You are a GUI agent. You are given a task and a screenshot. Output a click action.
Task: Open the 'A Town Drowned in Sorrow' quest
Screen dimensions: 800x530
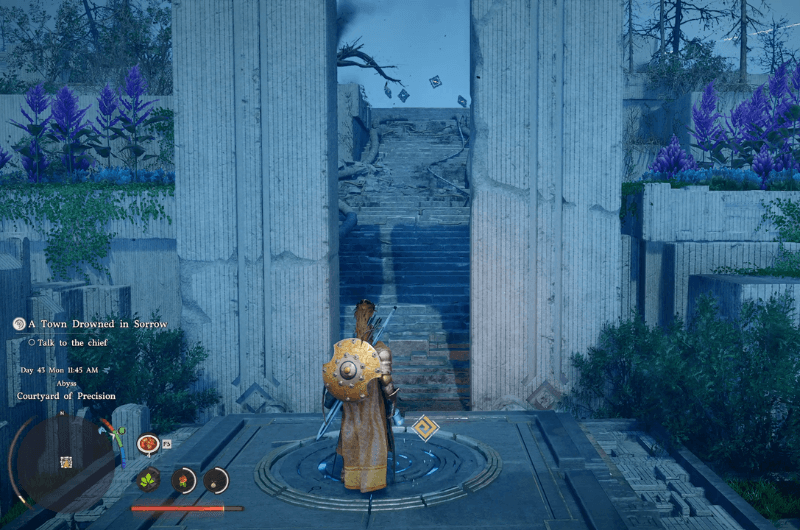(95, 324)
